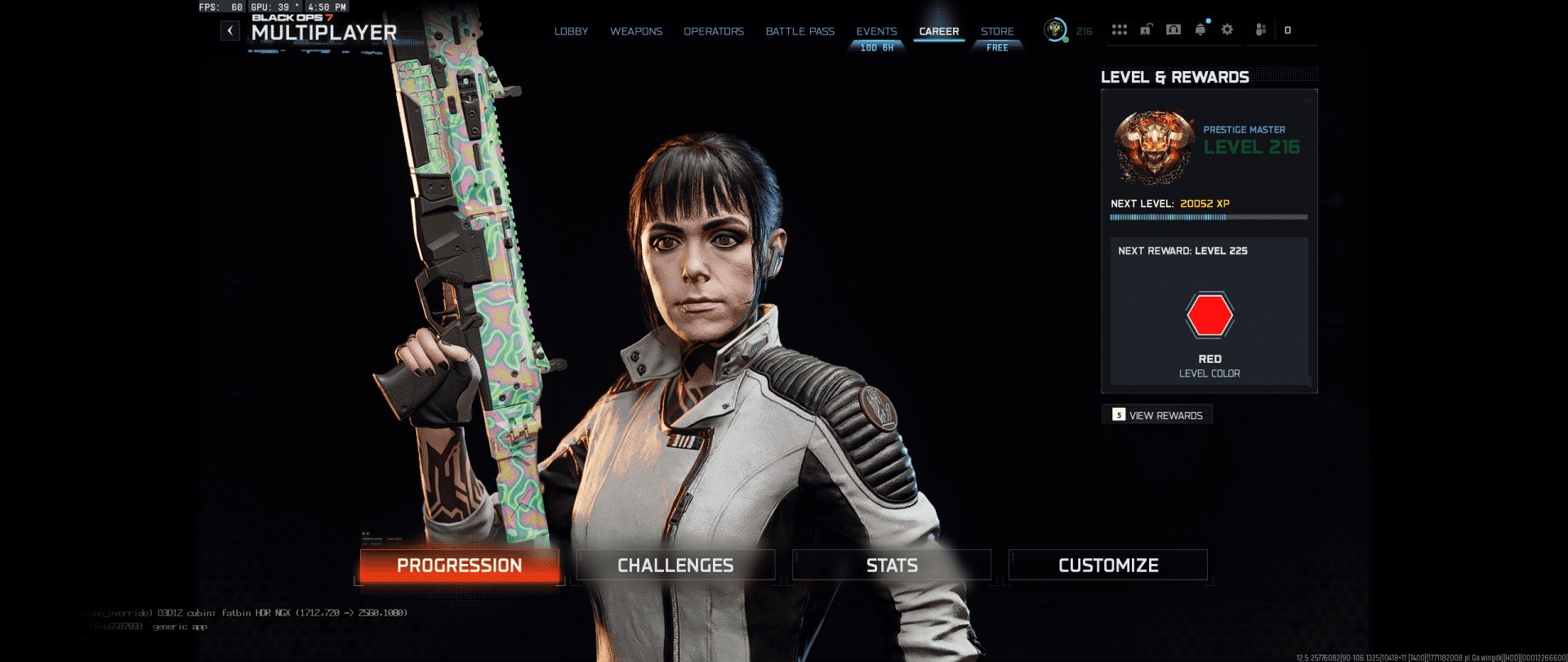Switch to the Lobby tab
This screenshot has height=662, width=1568.
point(571,32)
